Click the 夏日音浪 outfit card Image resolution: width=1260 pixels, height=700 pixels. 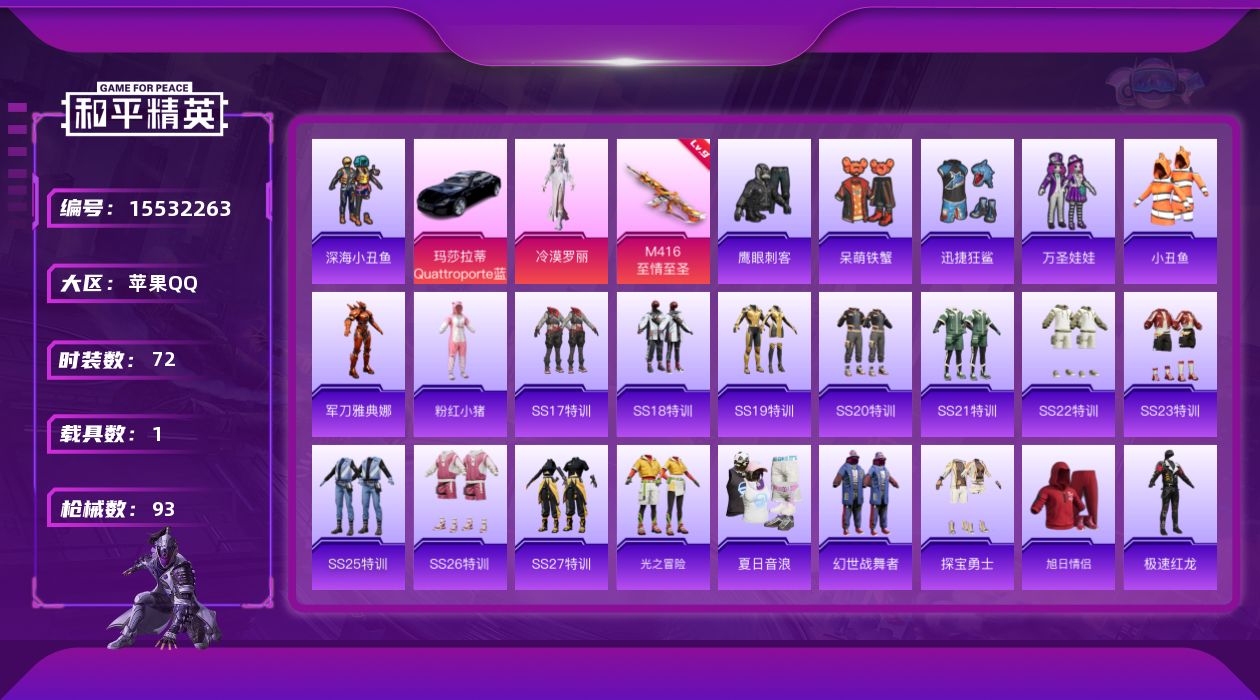tap(764, 517)
